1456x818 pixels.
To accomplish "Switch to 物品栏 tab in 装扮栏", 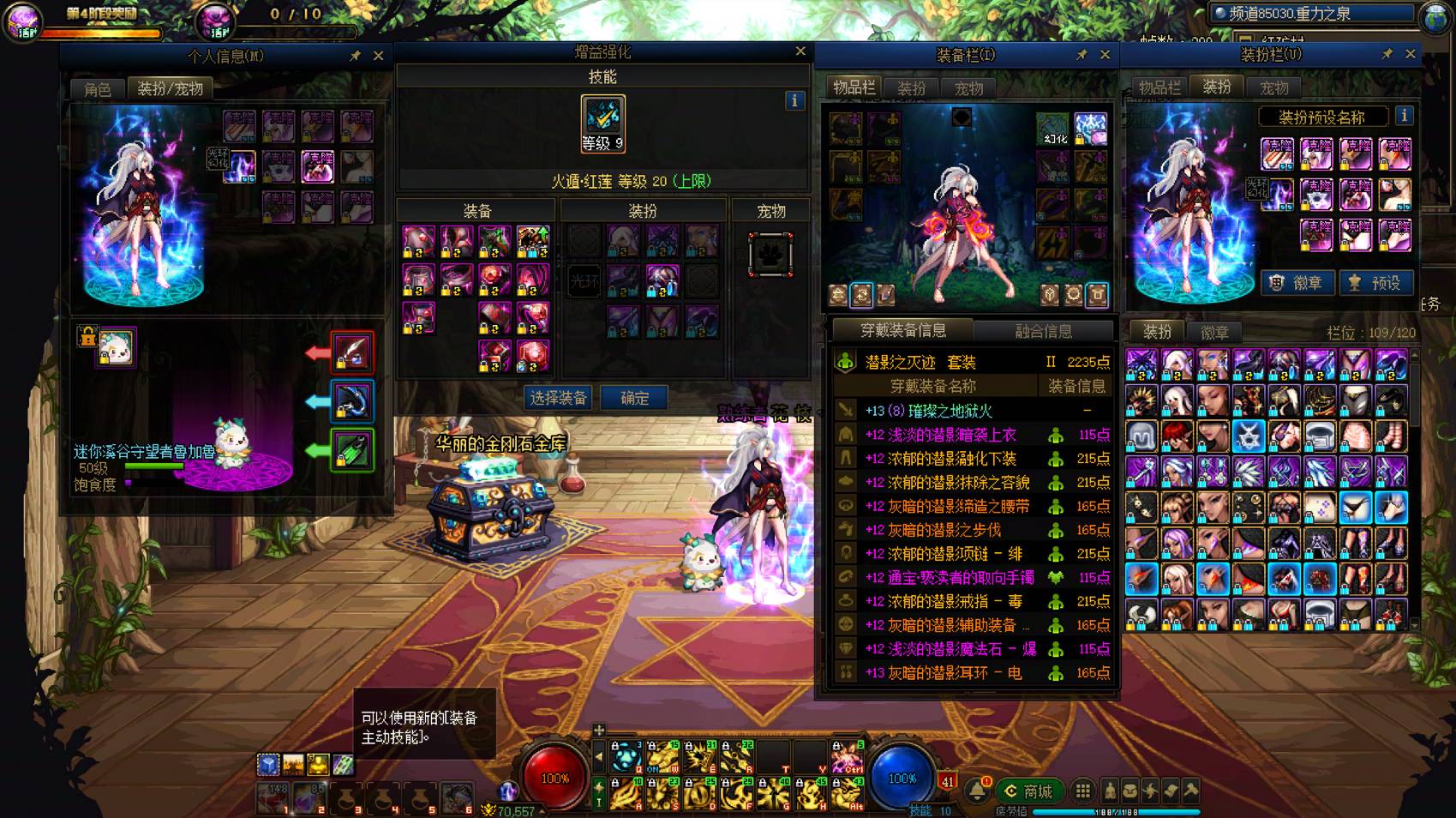I will click(x=1159, y=87).
